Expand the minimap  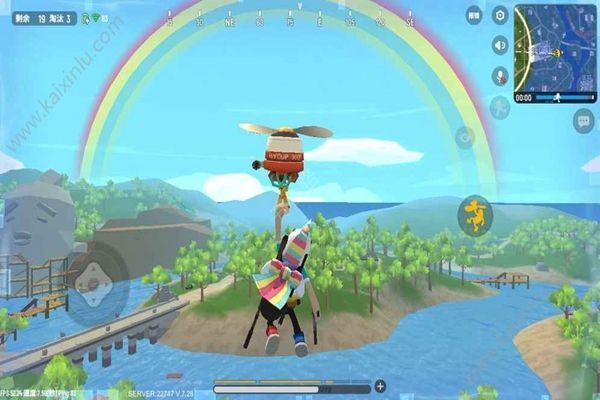pos(556,47)
